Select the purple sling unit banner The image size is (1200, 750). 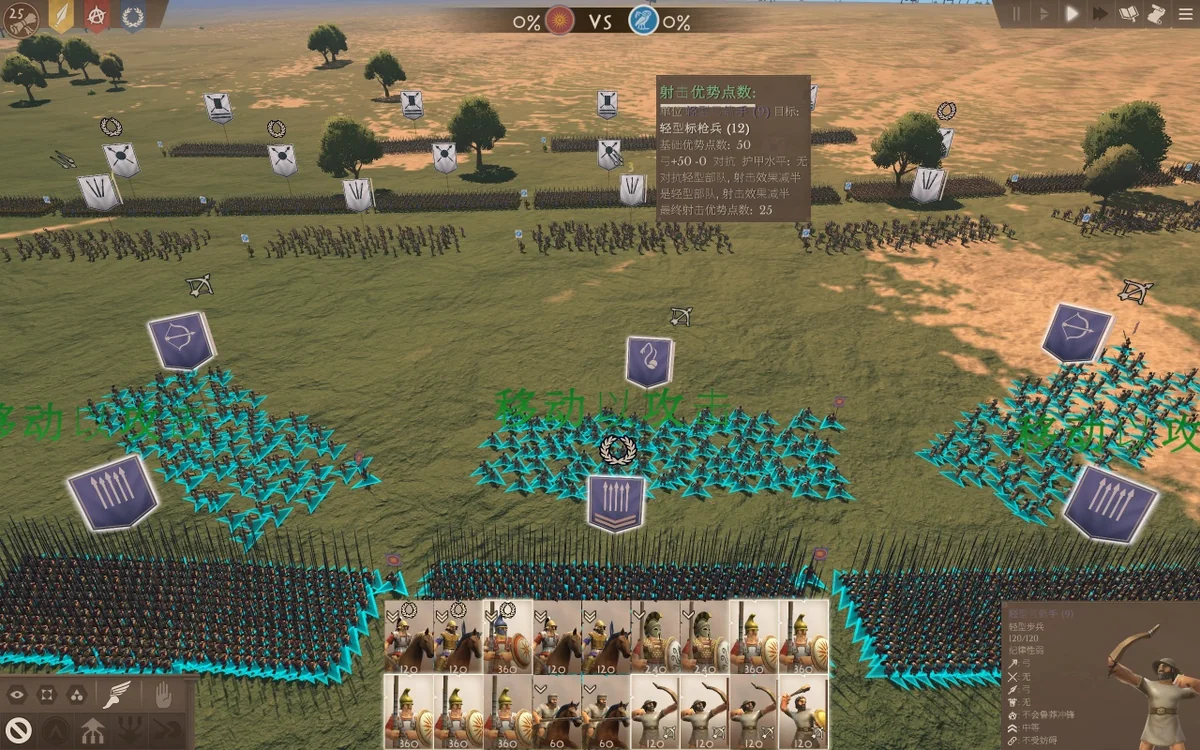pyautogui.click(x=649, y=361)
